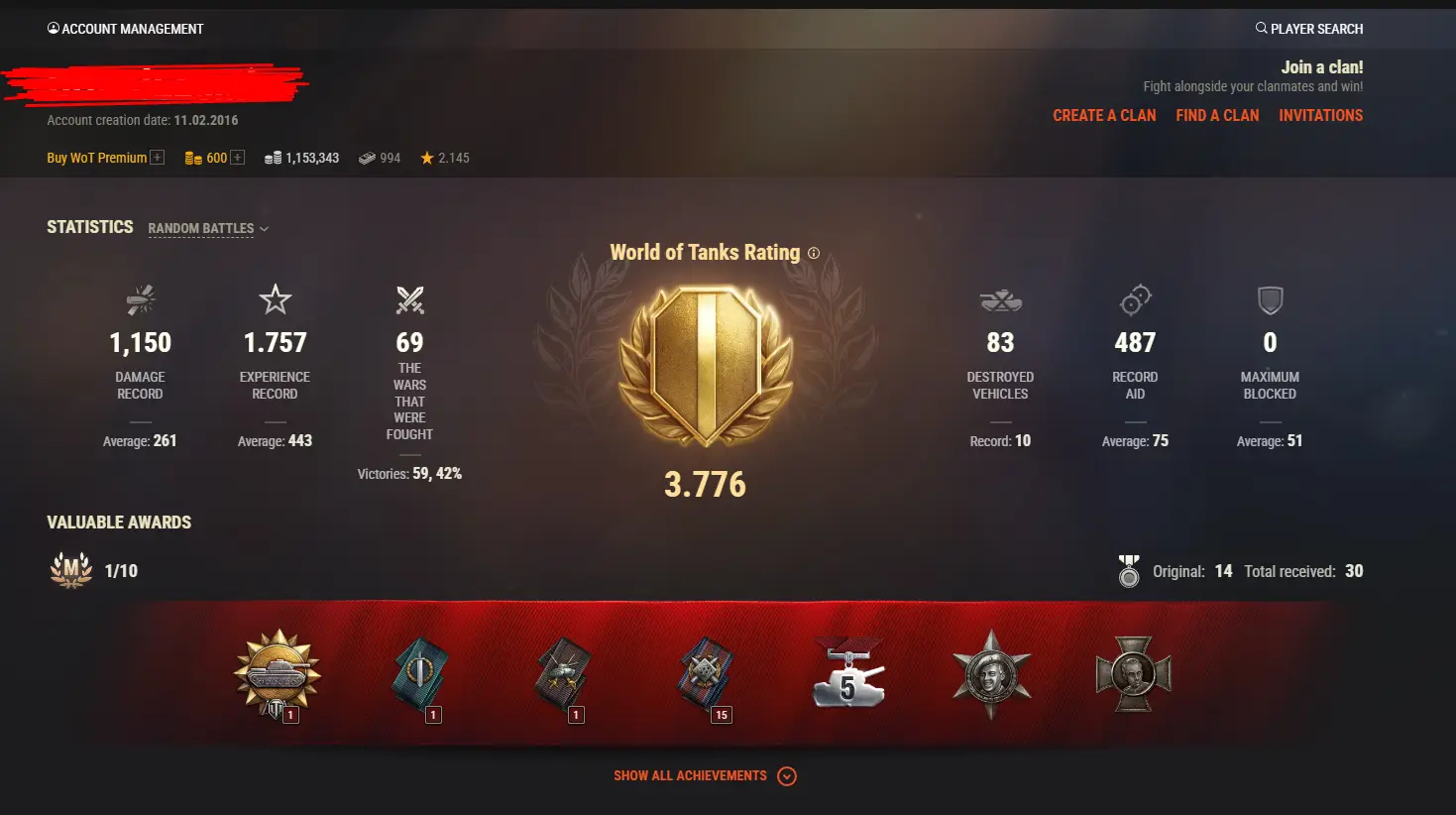The width and height of the screenshot is (1456, 815).
Task: Click the silver credits stack icon
Action: tap(274, 157)
